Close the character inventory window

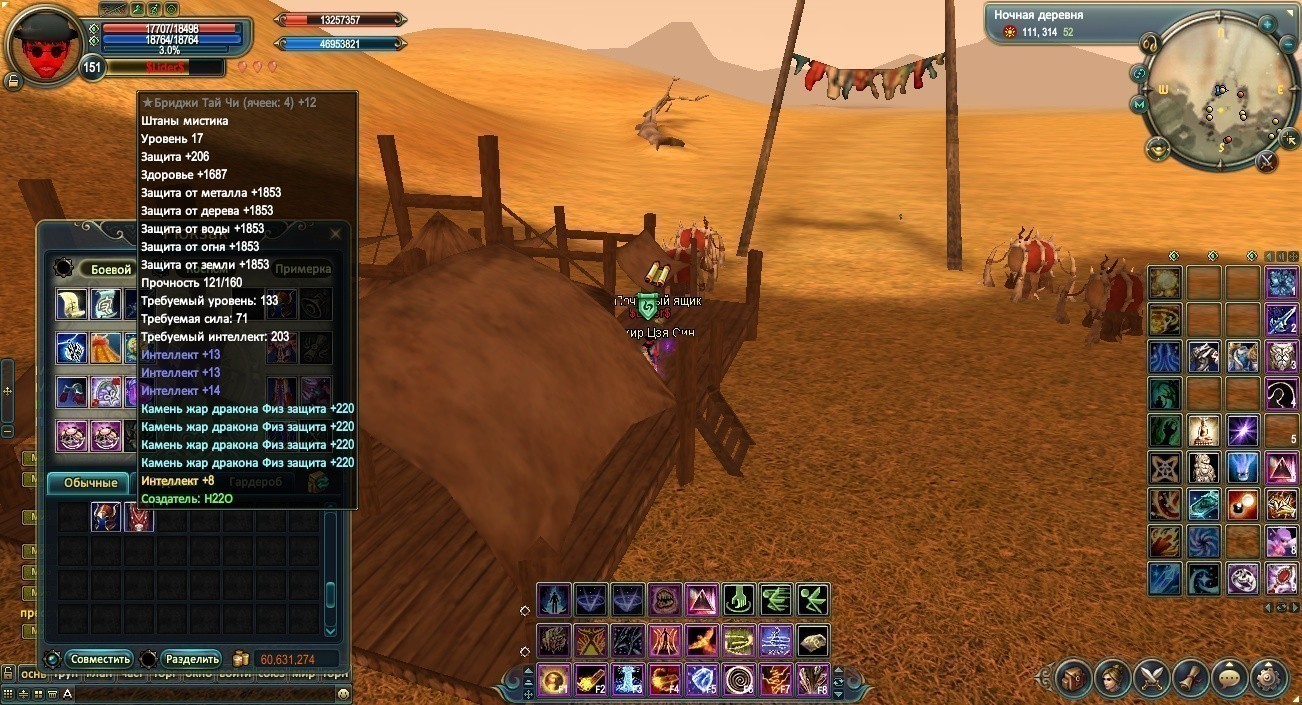336,234
